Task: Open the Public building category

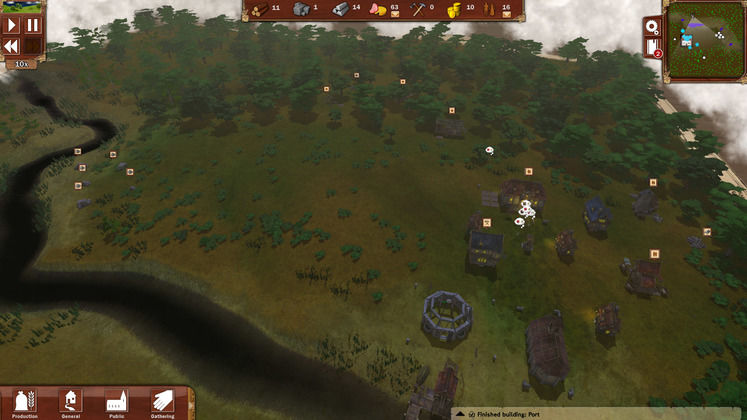Action: (x=117, y=403)
